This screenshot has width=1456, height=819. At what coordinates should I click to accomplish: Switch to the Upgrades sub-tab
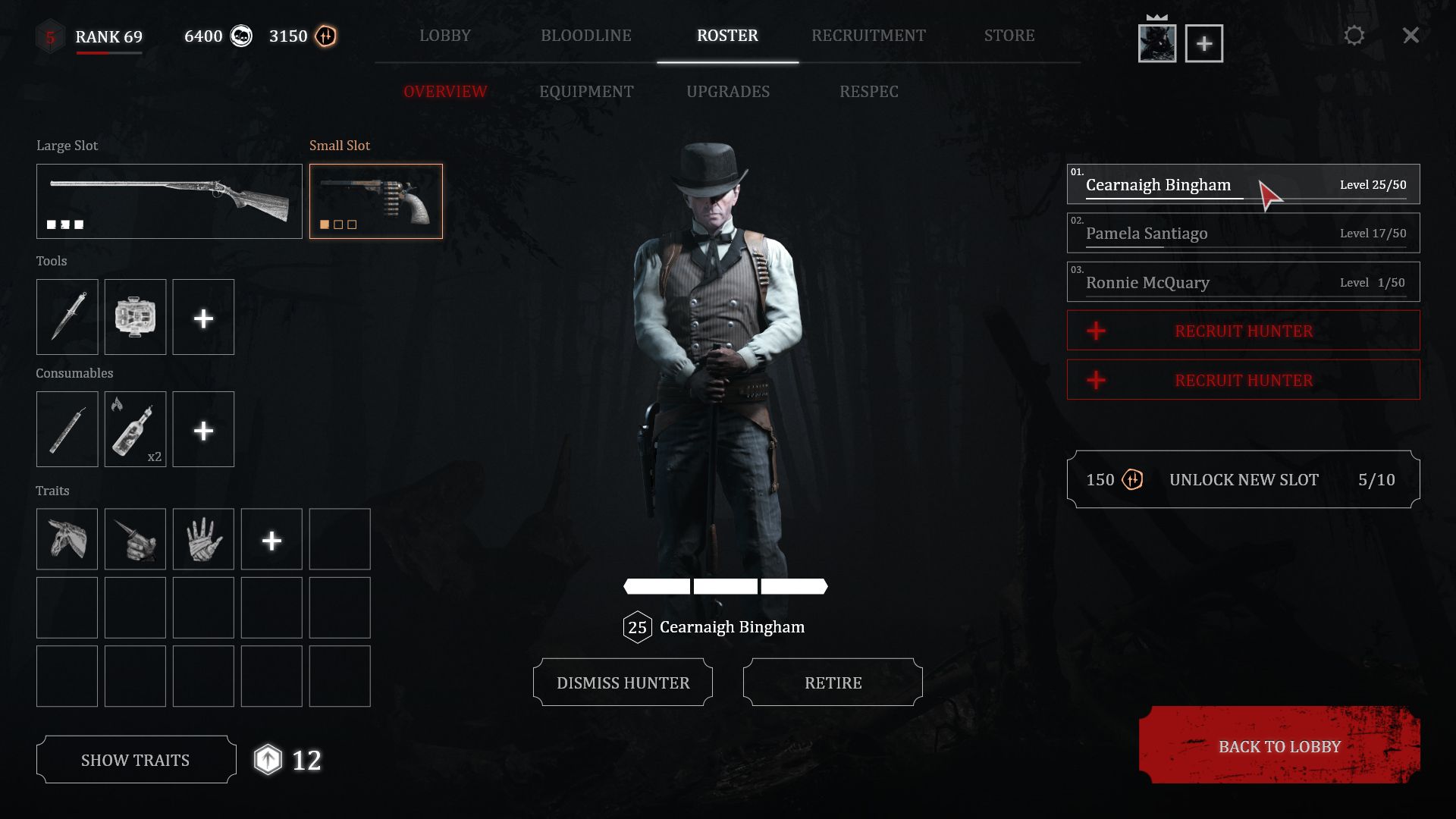click(x=727, y=92)
